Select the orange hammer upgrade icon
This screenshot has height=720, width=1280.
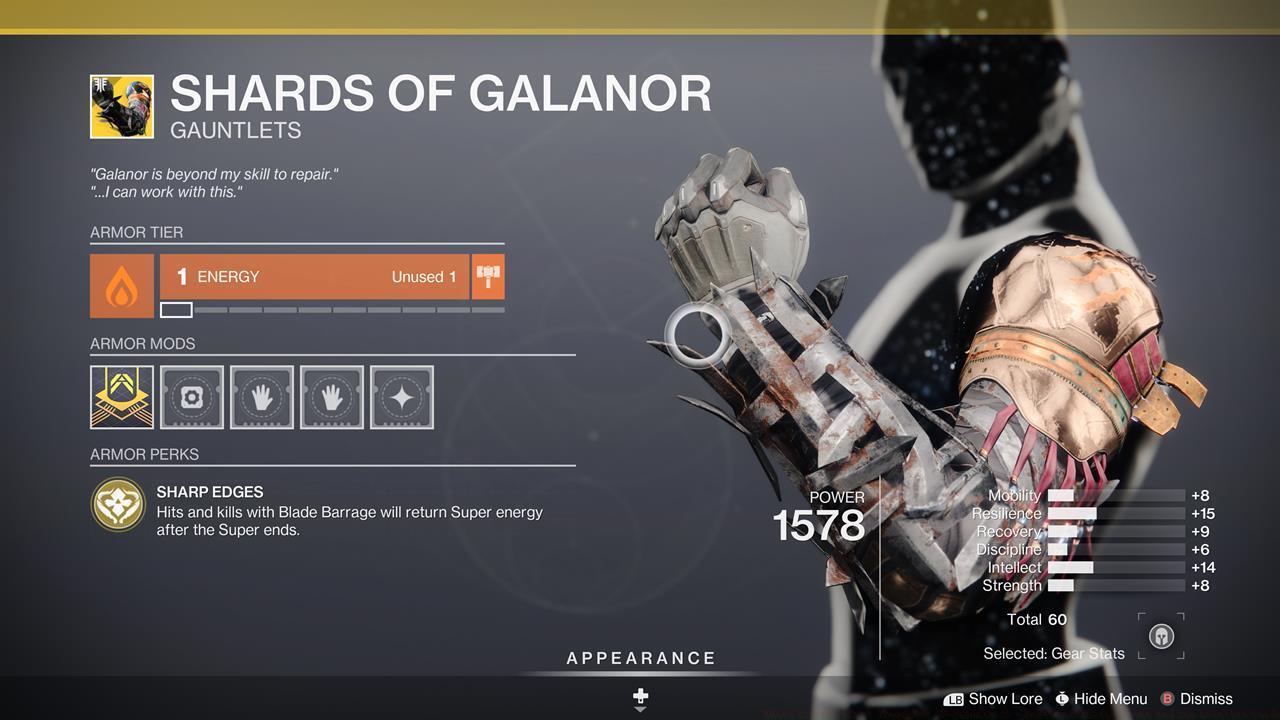(x=488, y=277)
